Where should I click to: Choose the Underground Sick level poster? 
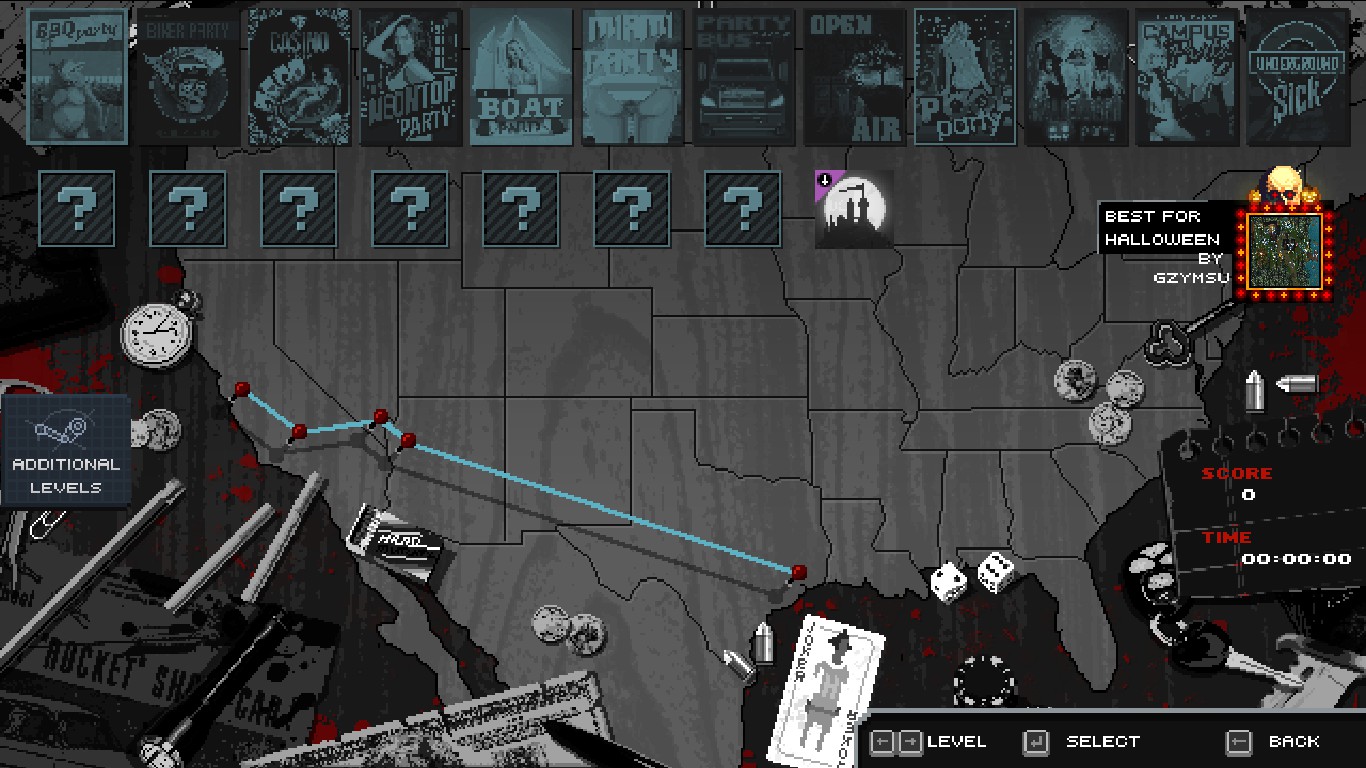1298,77
